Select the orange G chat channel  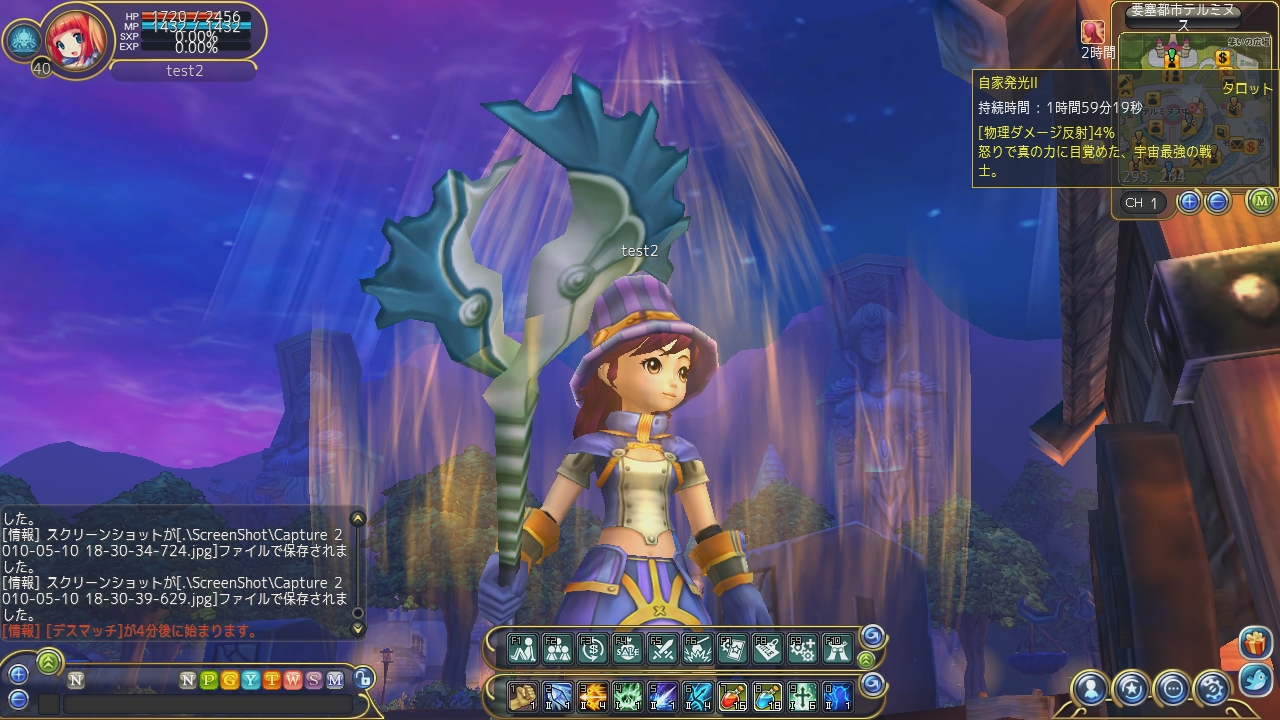pyautogui.click(x=229, y=680)
